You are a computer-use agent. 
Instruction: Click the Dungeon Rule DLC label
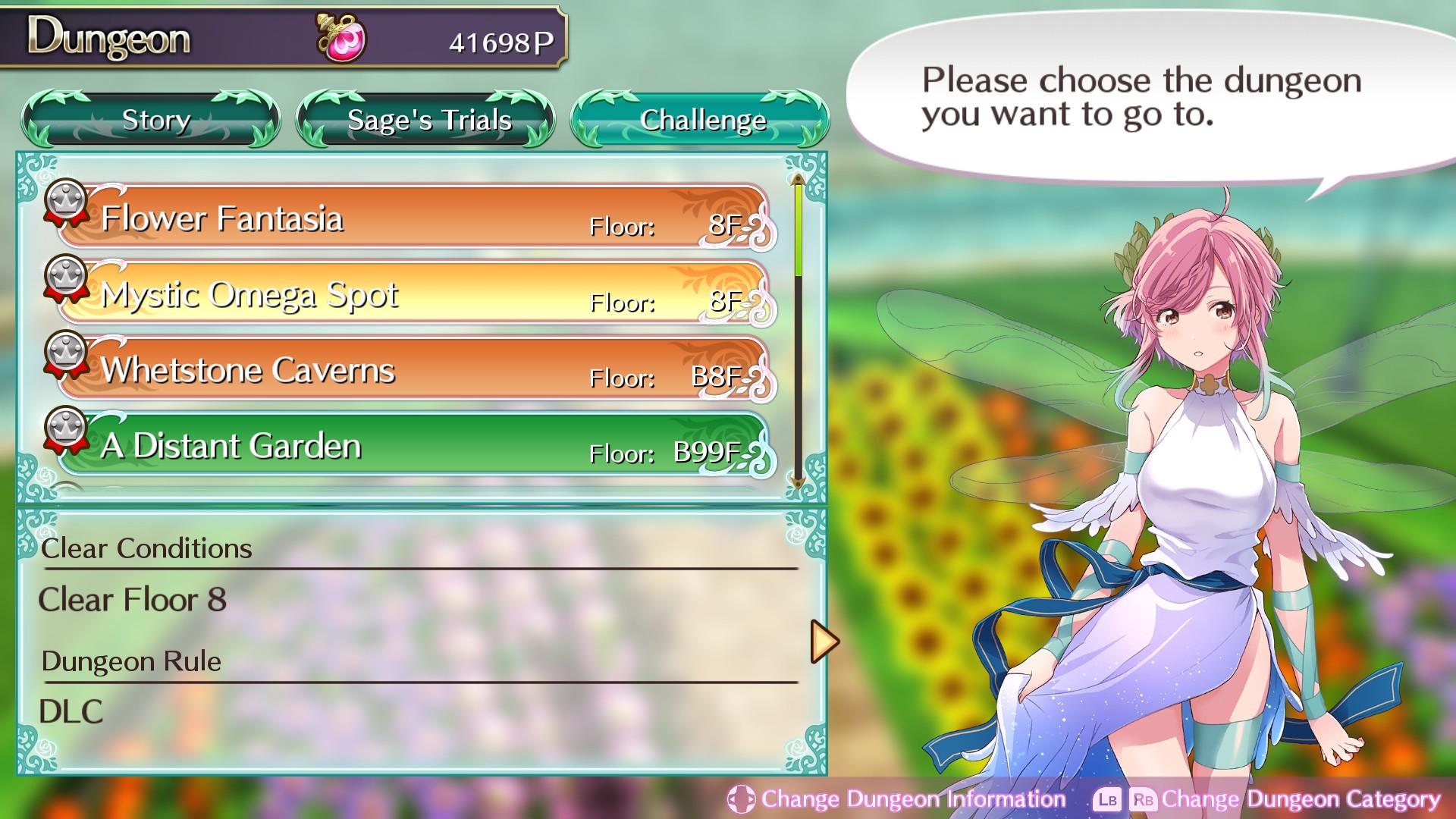(x=72, y=711)
